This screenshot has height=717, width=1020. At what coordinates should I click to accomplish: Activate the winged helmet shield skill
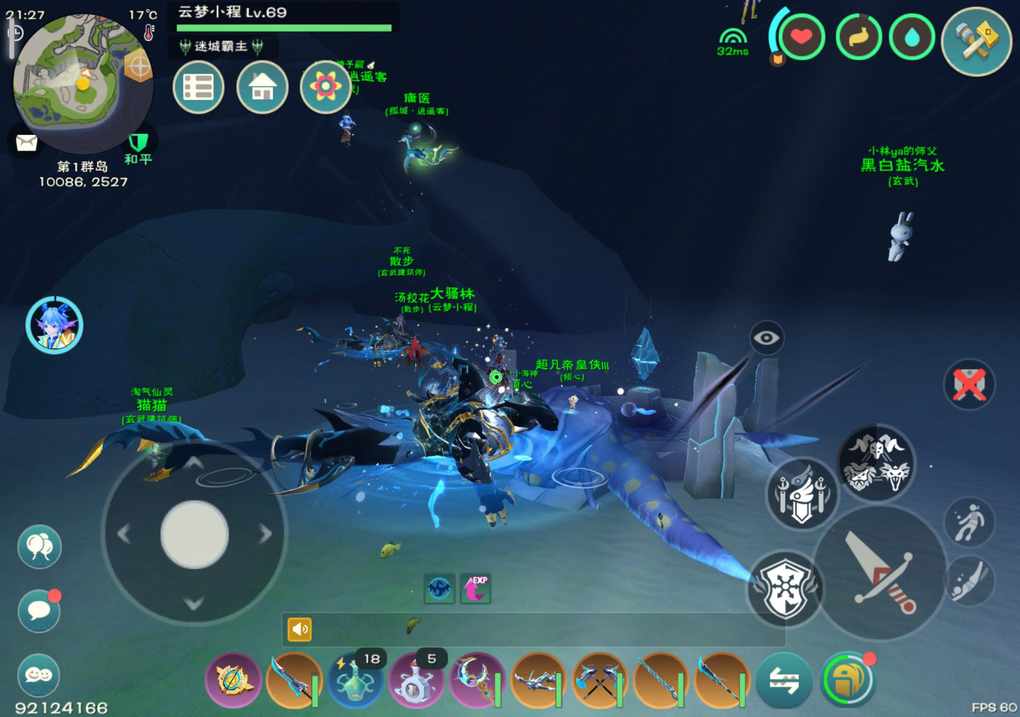802,493
